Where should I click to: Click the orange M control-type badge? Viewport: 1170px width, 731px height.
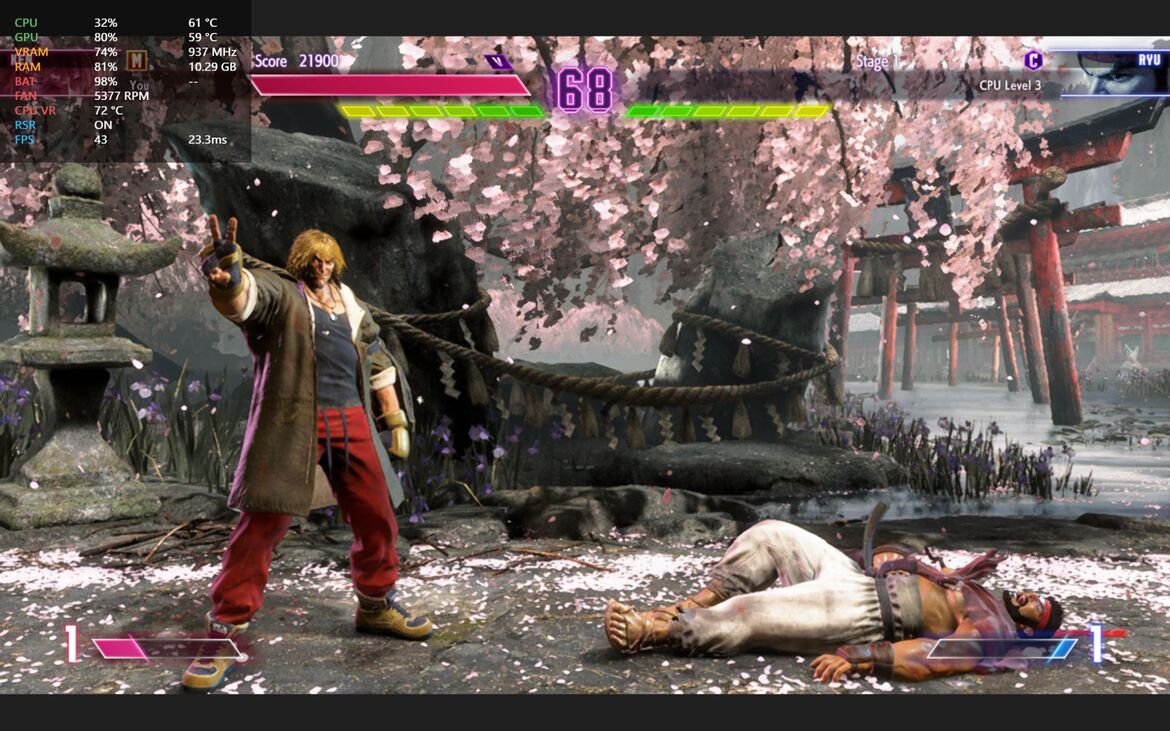point(137,61)
